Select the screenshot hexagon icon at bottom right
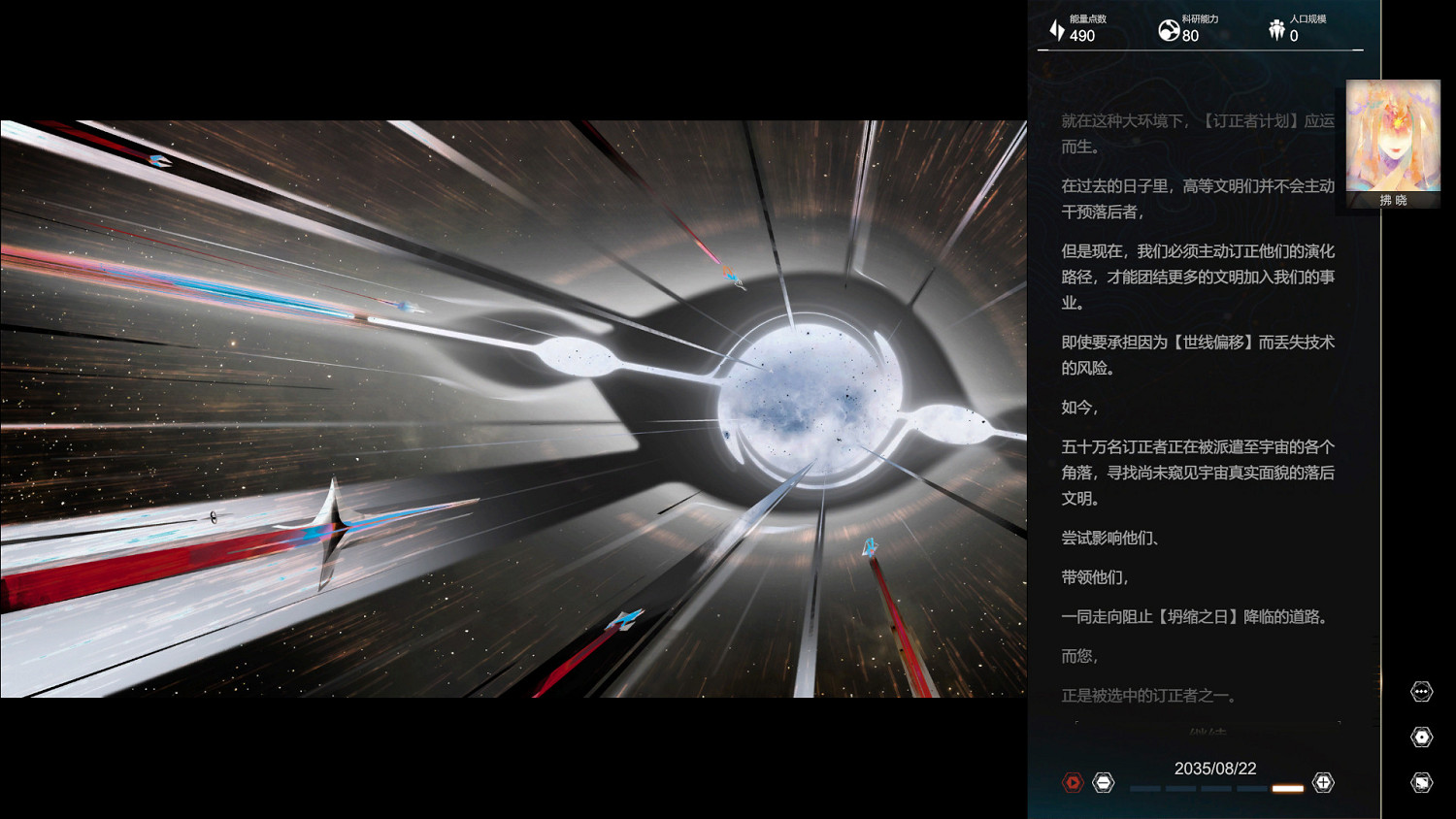 [1422, 781]
